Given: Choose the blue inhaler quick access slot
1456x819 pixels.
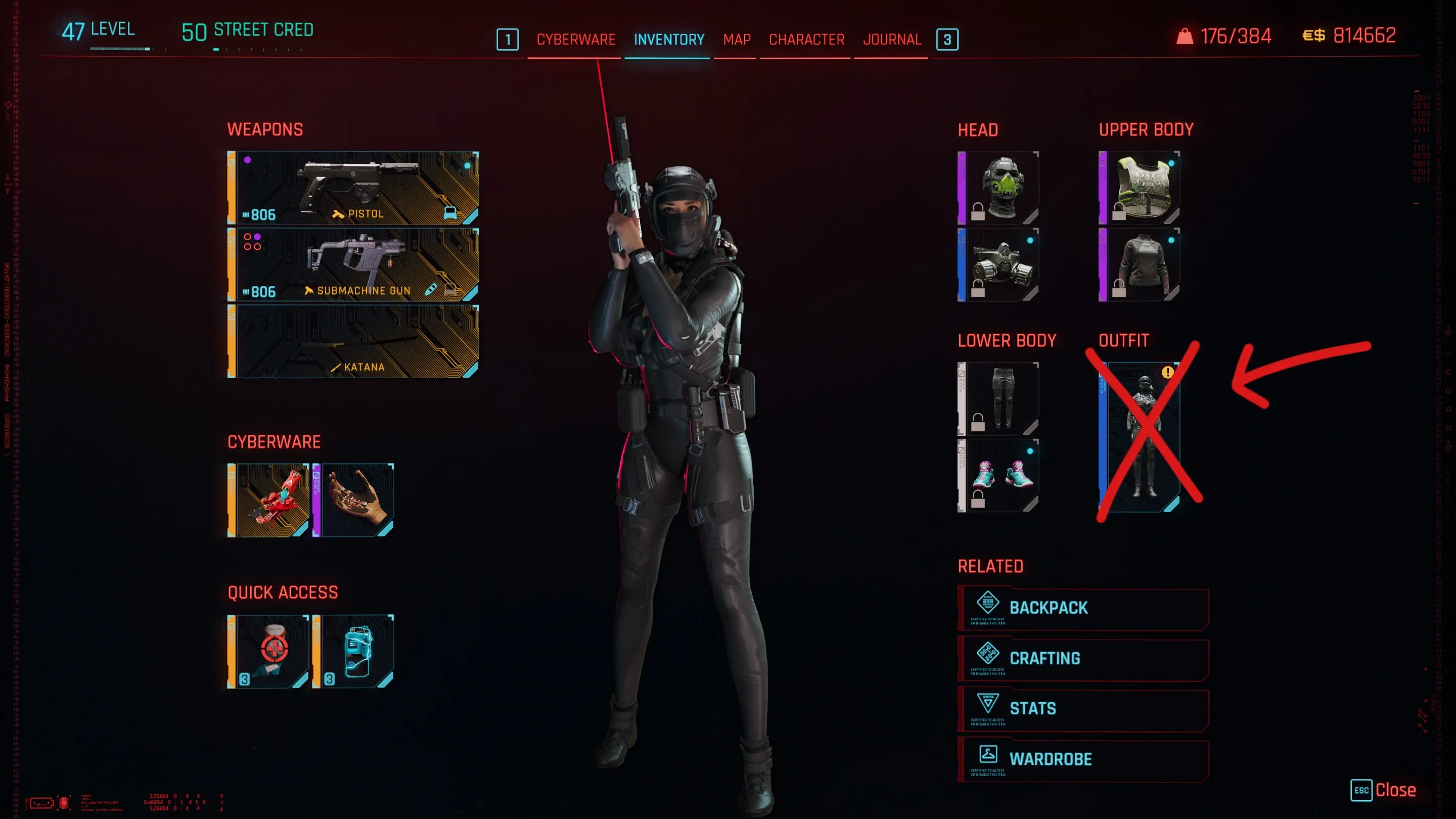Looking at the screenshot, I should pos(354,651).
